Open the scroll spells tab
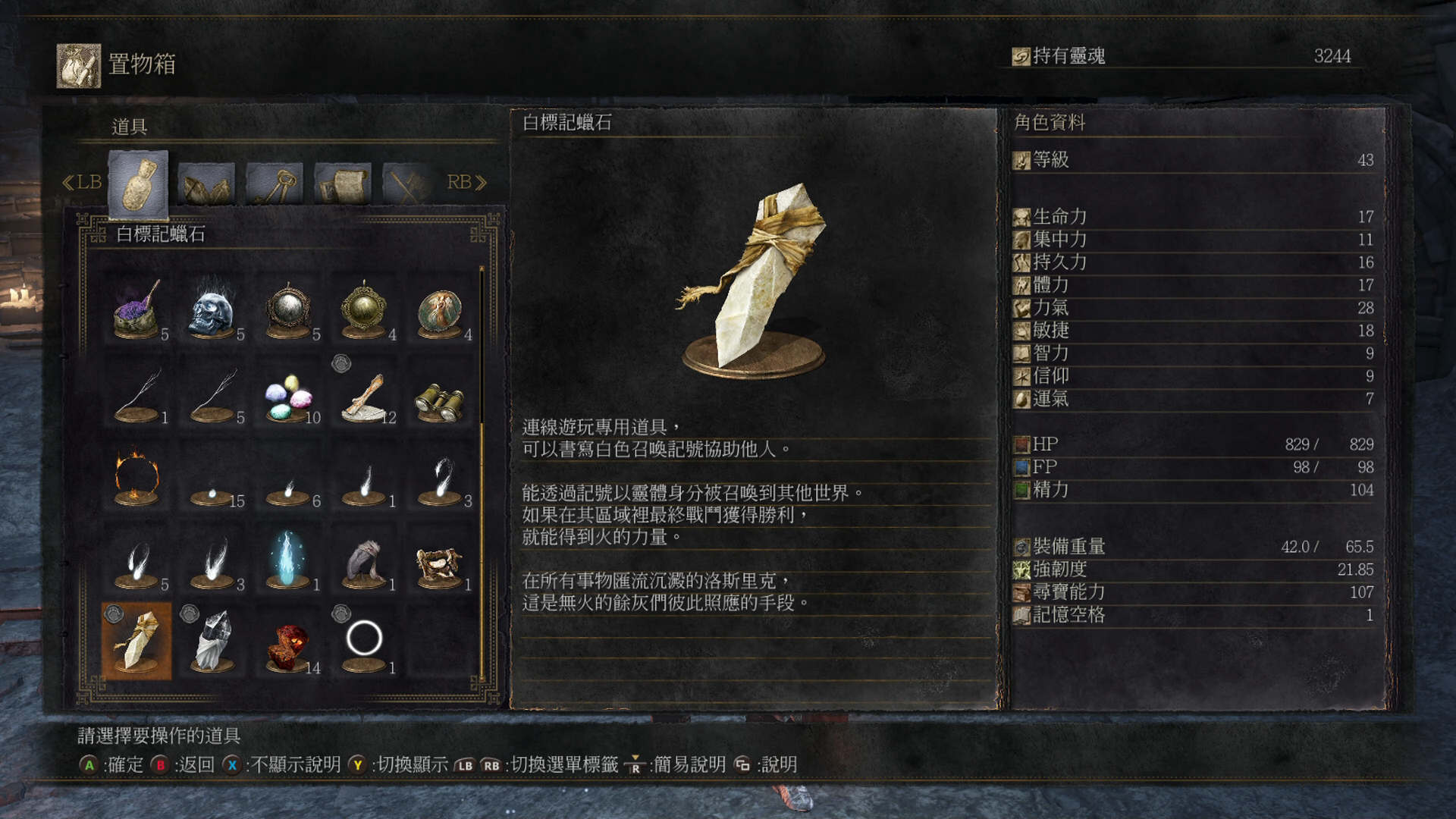Screen dimensions: 1456x819 point(343,184)
